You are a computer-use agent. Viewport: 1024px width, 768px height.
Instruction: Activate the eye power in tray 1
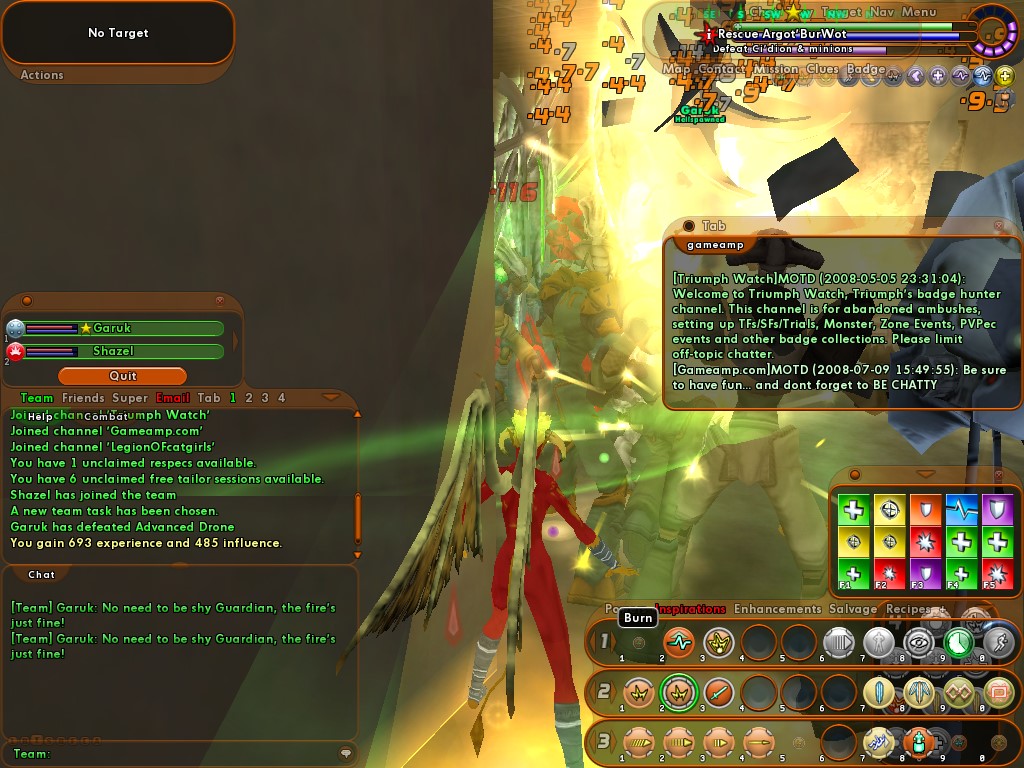point(919,642)
